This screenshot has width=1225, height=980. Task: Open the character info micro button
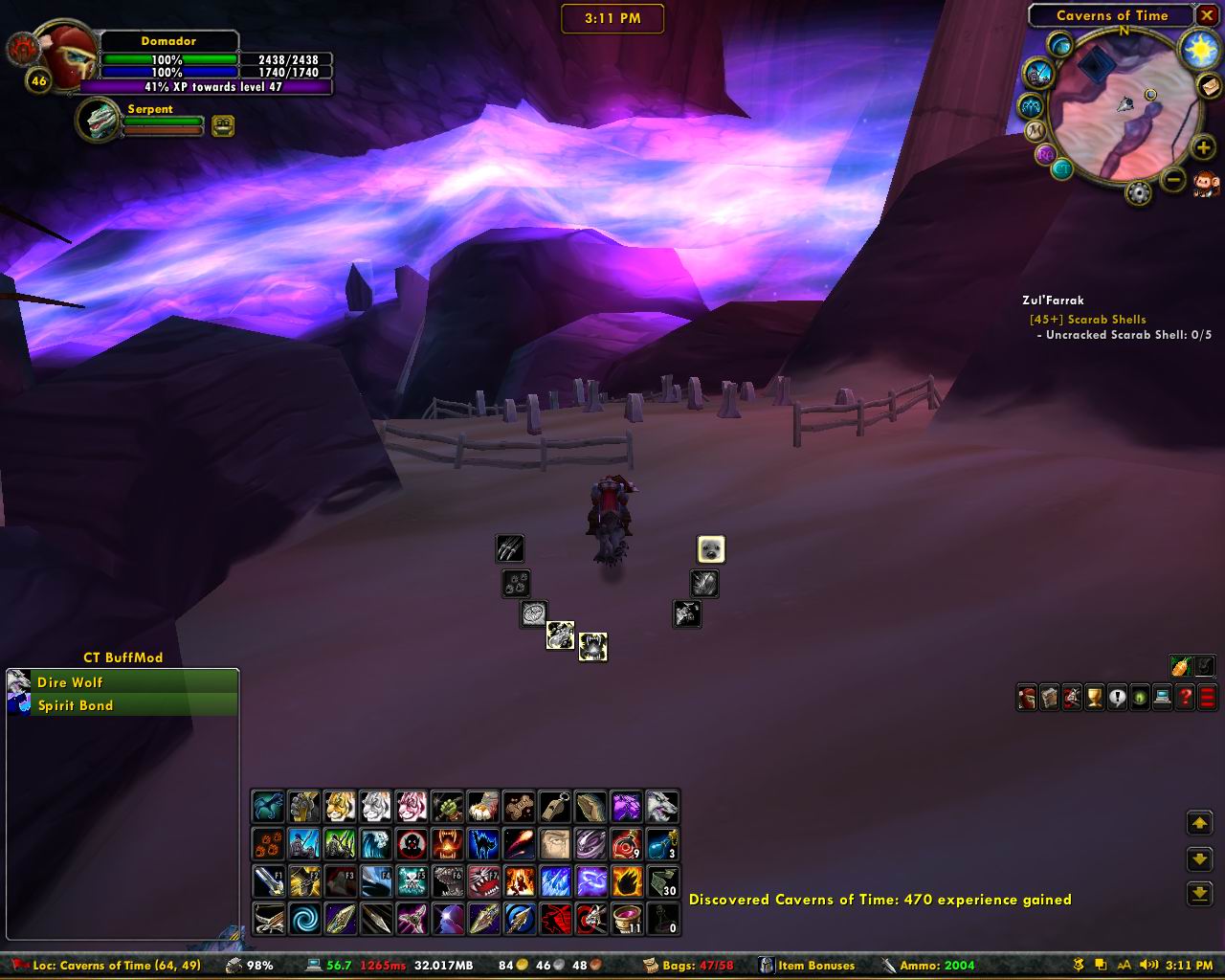point(1026,697)
